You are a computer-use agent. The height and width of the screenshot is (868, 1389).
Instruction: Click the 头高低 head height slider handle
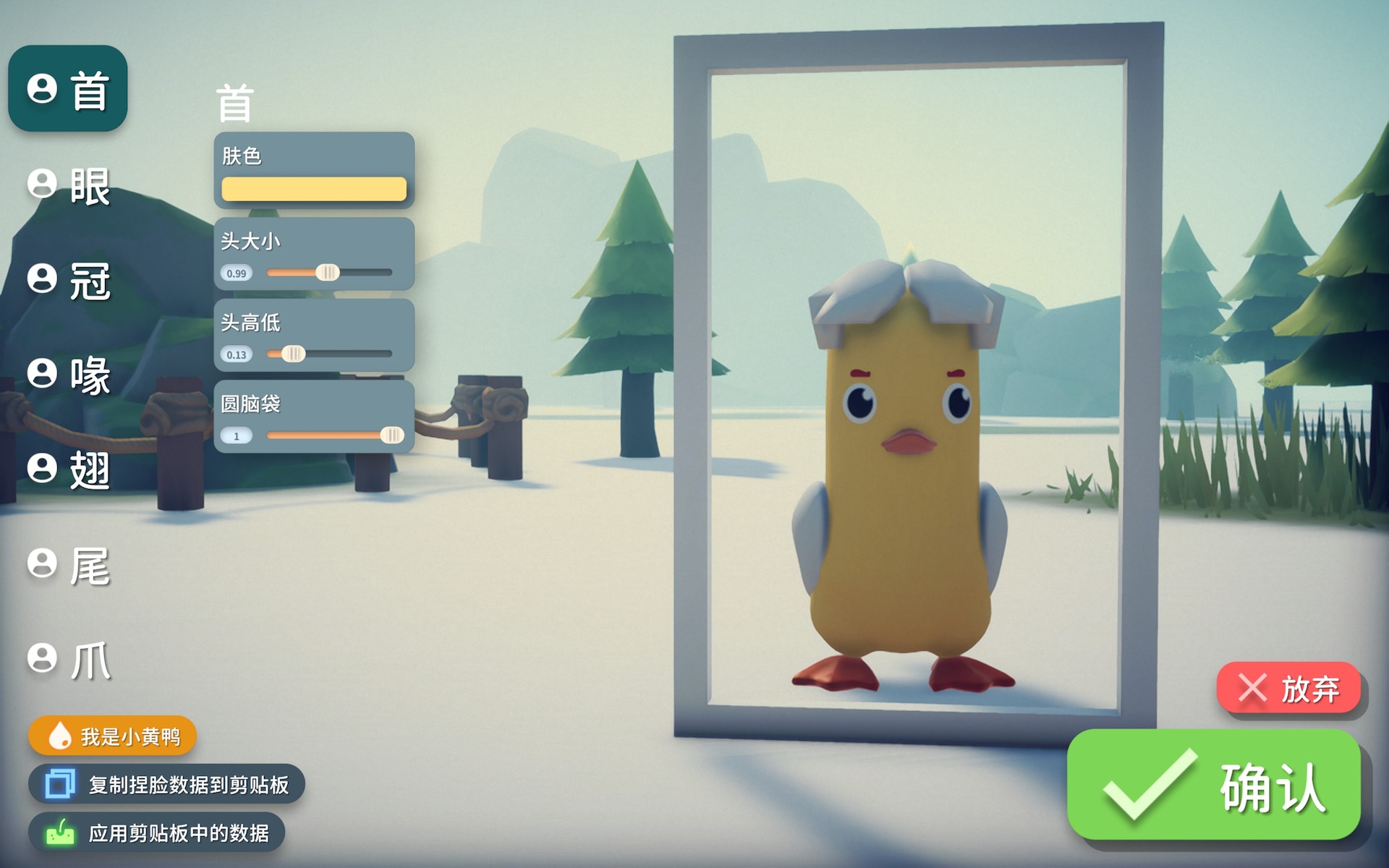pyautogui.click(x=293, y=354)
